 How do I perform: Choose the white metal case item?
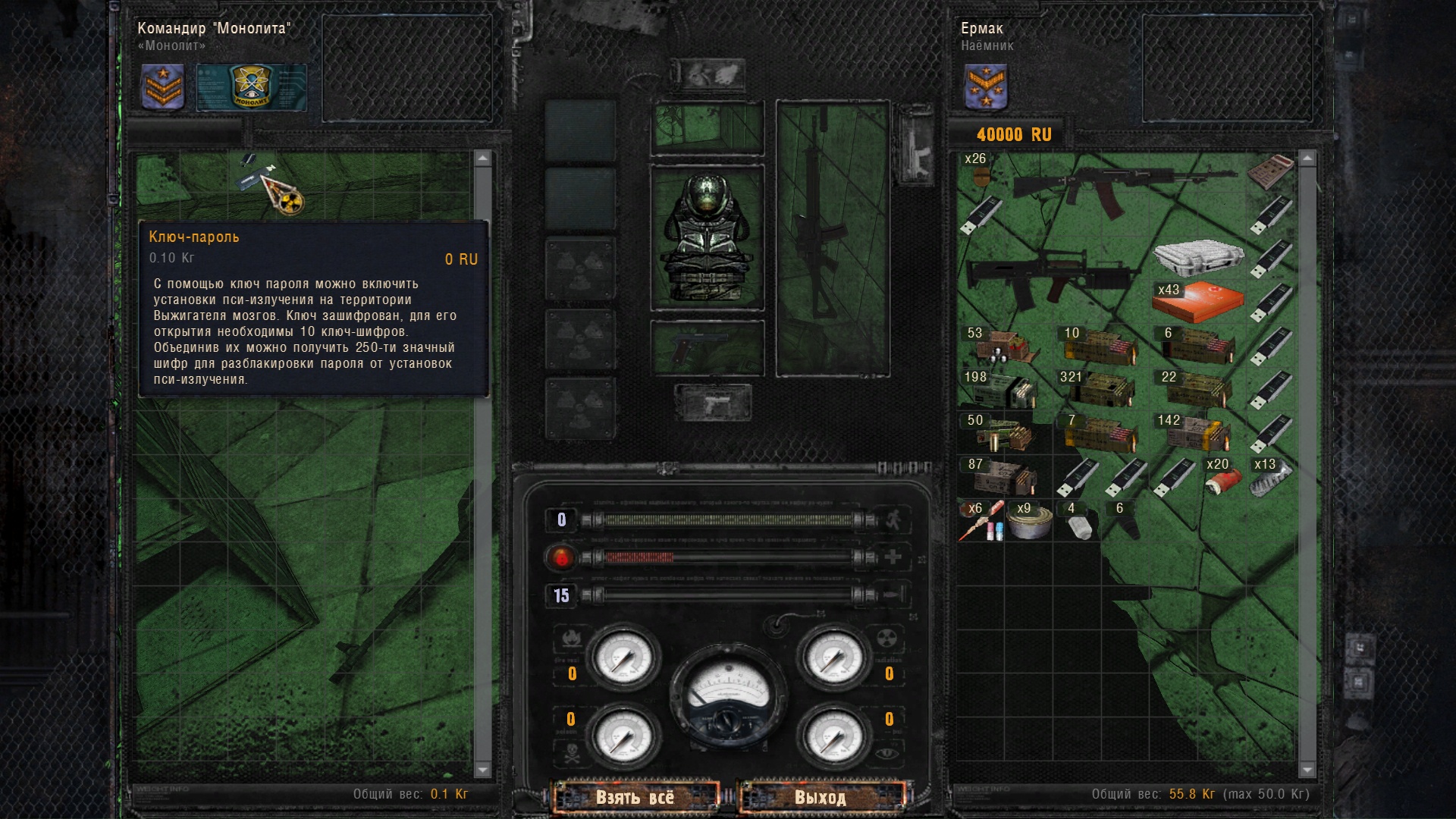pos(1197,256)
